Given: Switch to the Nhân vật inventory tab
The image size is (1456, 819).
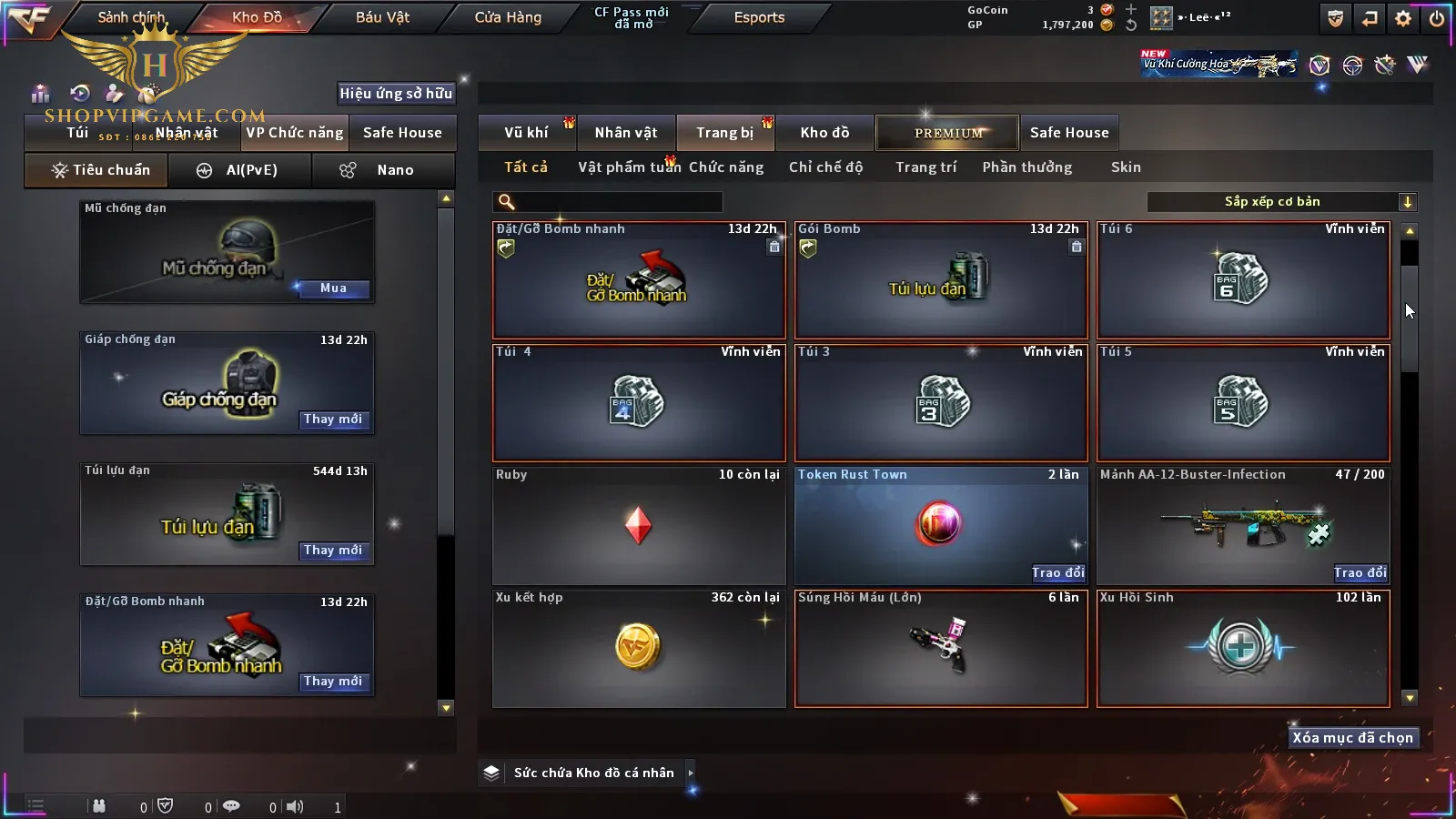Looking at the screenshot, I should point(626,133).
